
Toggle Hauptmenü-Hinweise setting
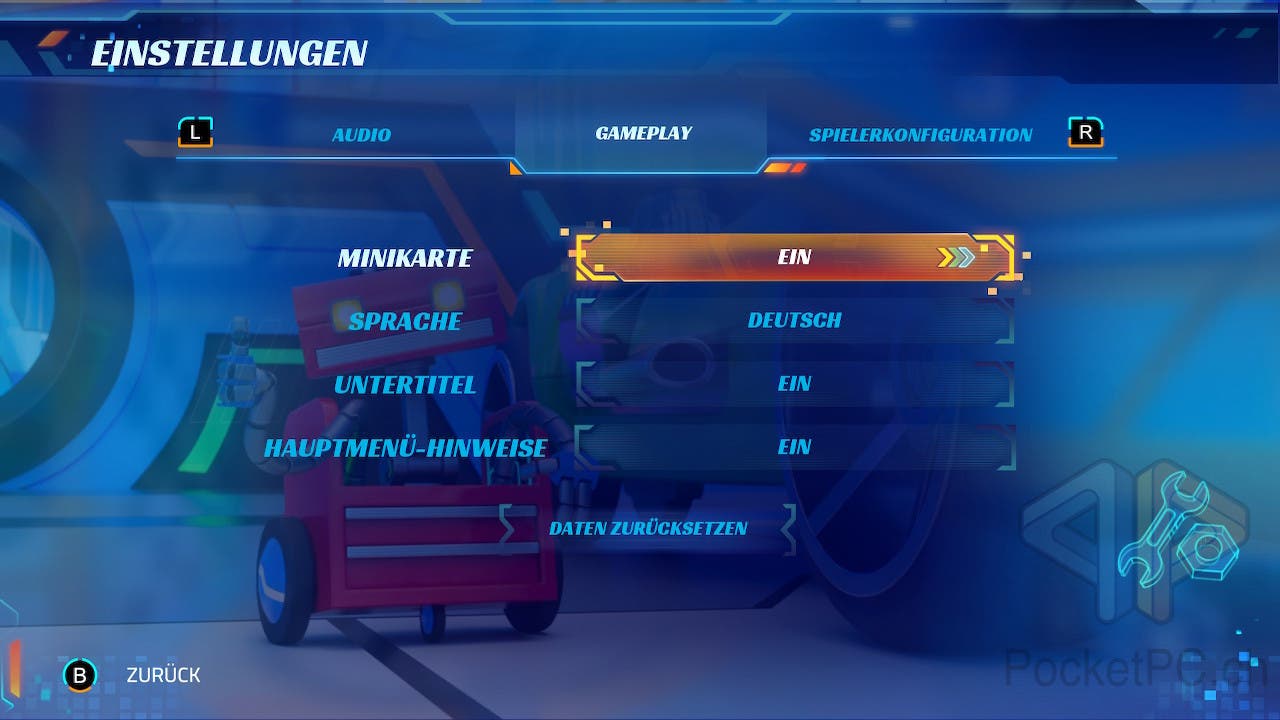794,447
